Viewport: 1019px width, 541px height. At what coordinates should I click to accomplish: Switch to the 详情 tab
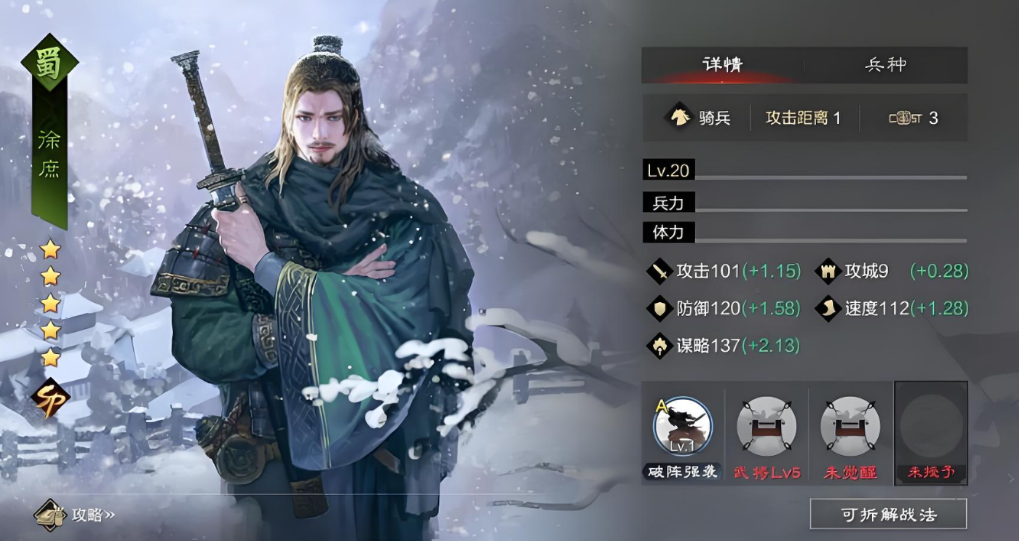722,65
